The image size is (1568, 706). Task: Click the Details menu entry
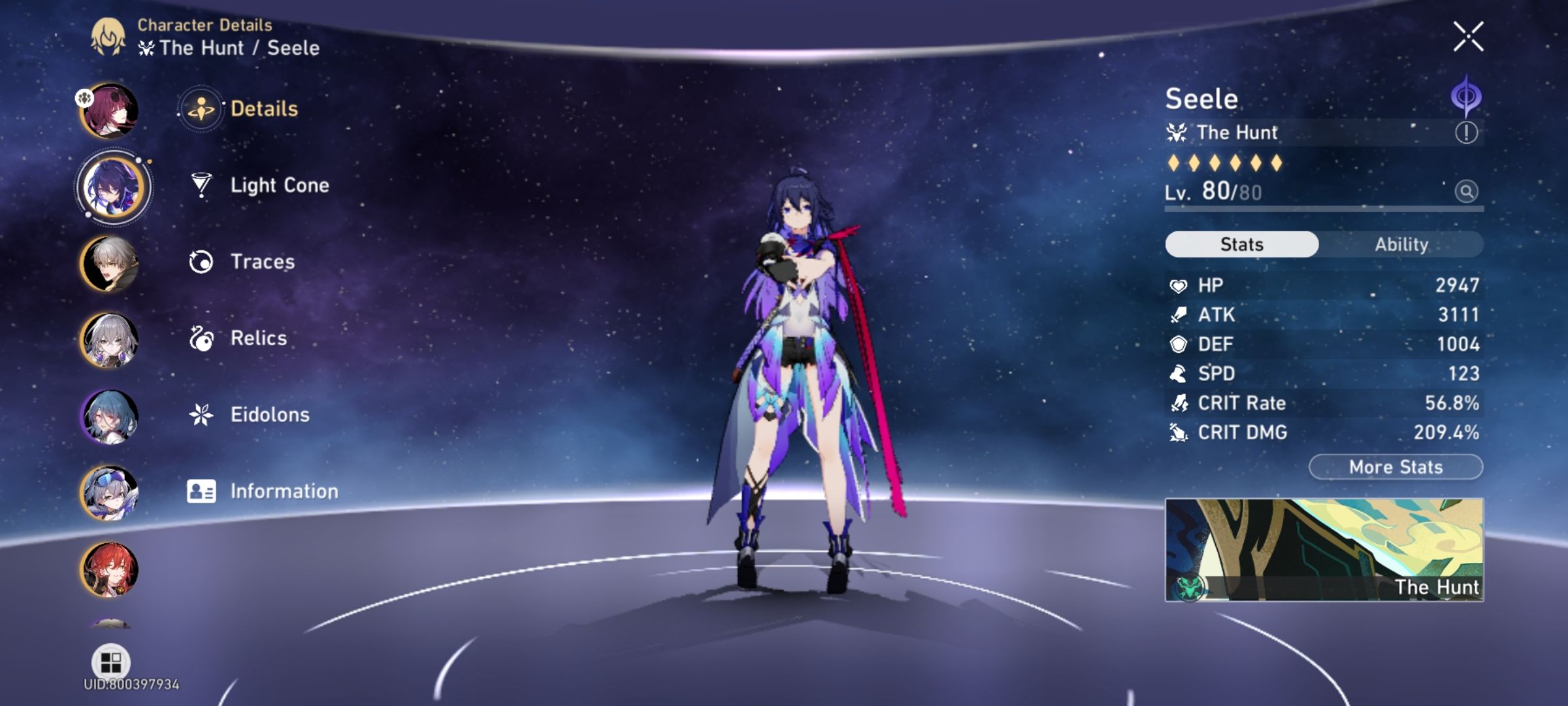[x=264, y=109]
